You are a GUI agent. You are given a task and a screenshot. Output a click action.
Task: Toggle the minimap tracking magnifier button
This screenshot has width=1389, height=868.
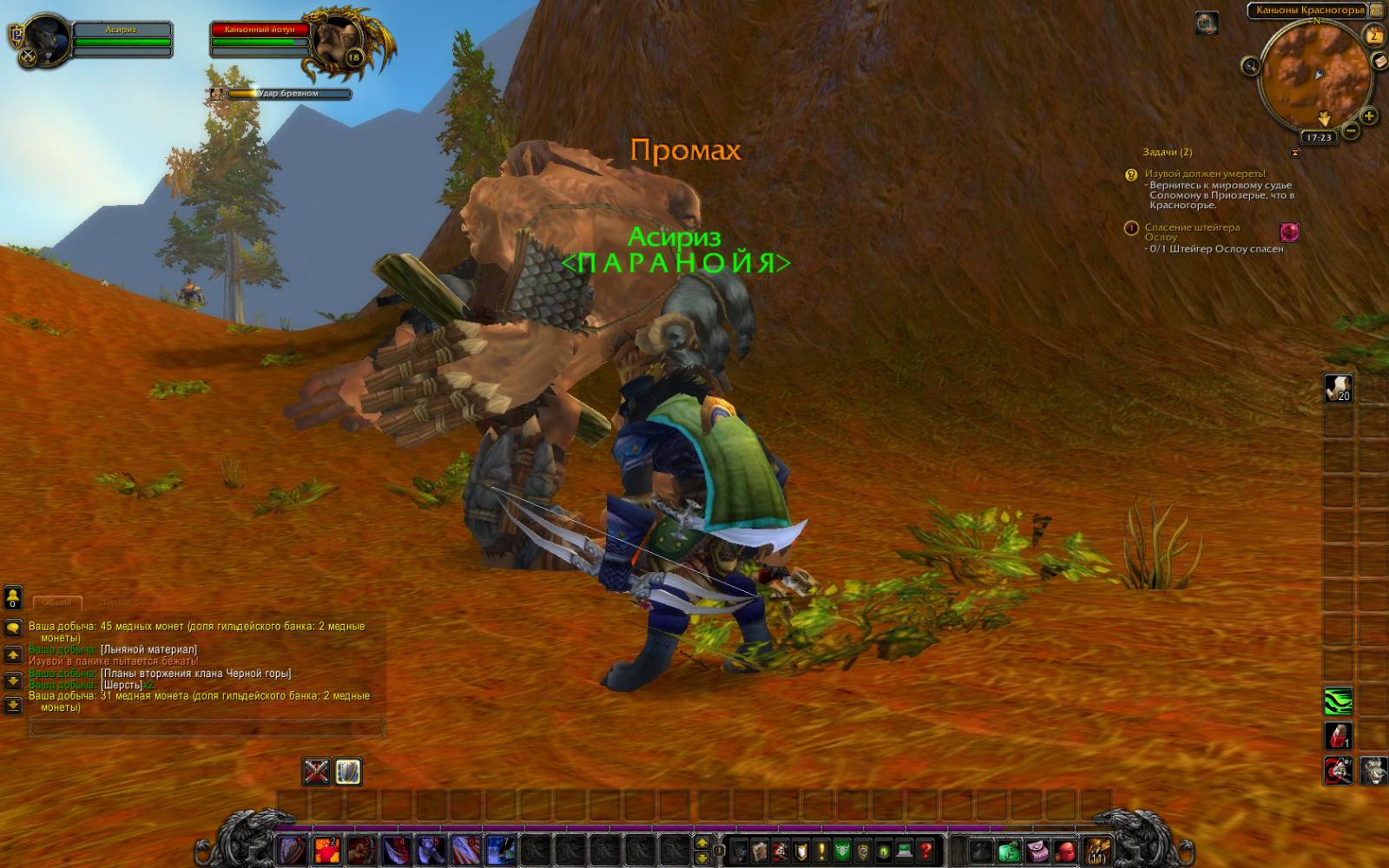(1250, 65)
